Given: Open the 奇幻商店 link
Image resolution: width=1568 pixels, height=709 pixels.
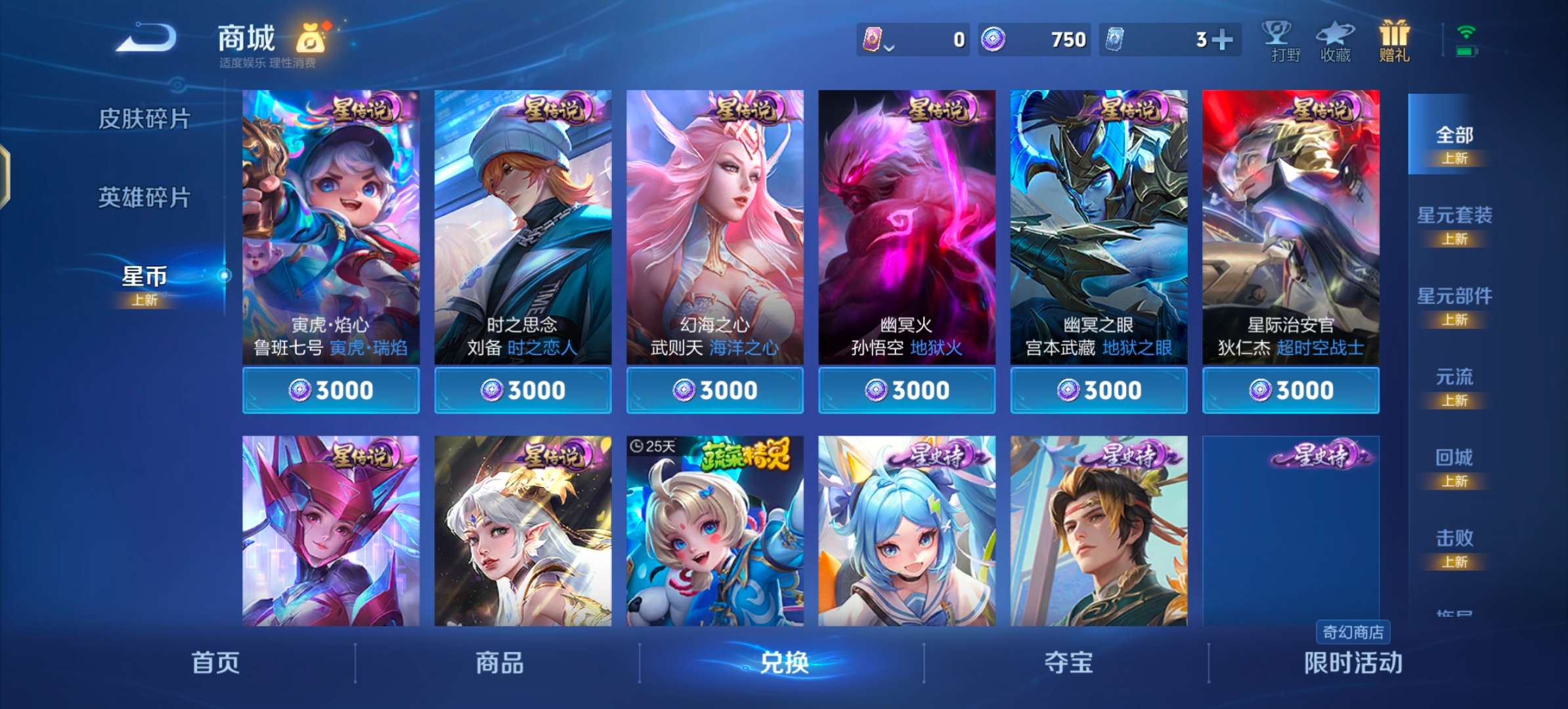Looking at the screenshot, I should tap(1352, 632).
